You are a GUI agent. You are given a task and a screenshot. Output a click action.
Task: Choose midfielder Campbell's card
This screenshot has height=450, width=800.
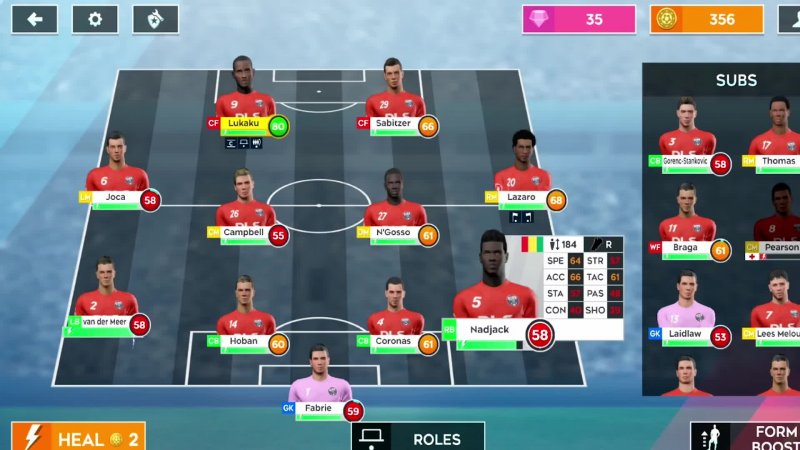[245, 210]
